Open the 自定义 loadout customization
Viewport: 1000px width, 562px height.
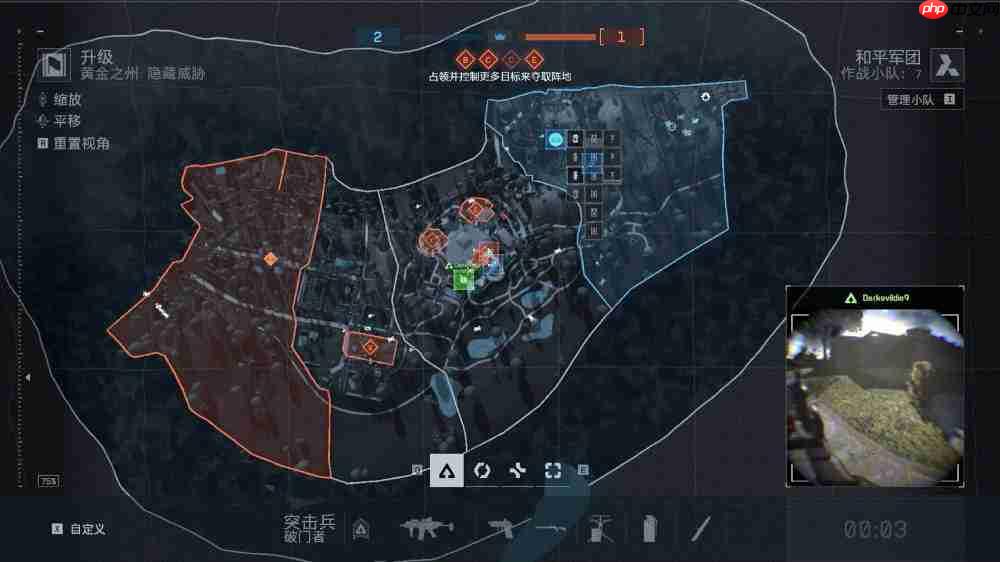tap(86, 529)
